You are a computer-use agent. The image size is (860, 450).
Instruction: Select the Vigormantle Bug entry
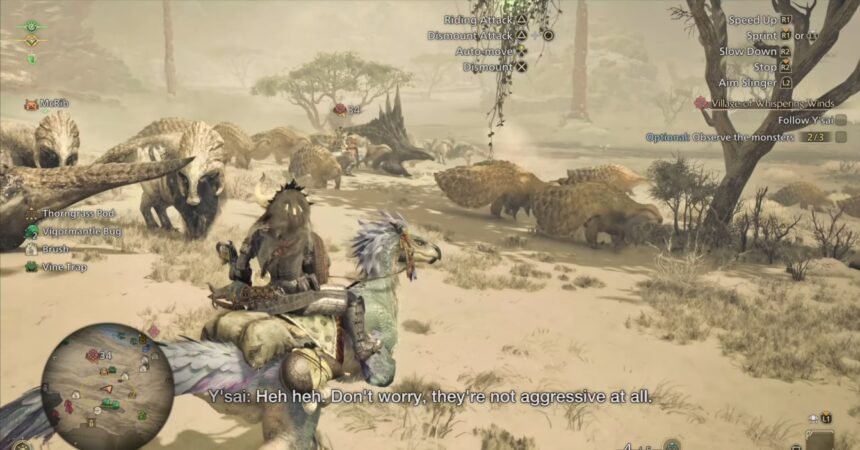pyautogui.click(x=76, y=231)
